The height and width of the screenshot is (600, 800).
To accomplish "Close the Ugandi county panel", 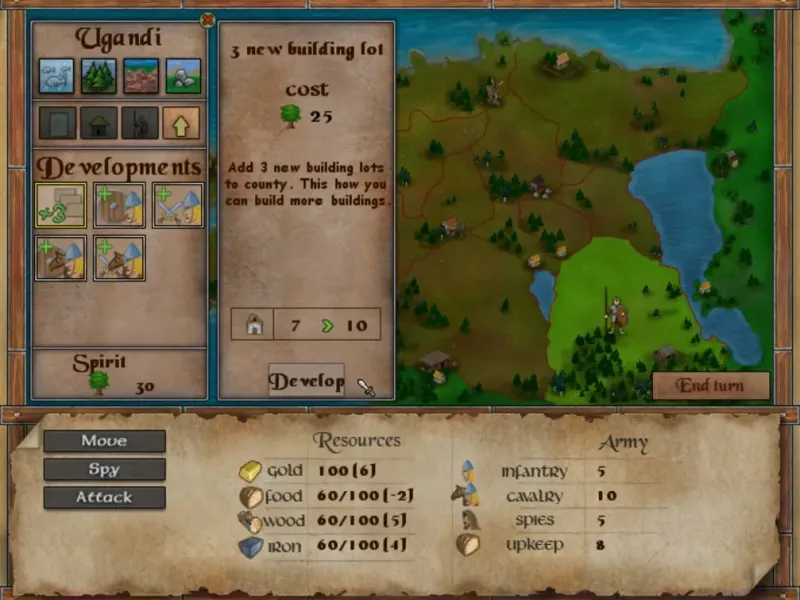I will pyautogui.click(x=207, y=19).
